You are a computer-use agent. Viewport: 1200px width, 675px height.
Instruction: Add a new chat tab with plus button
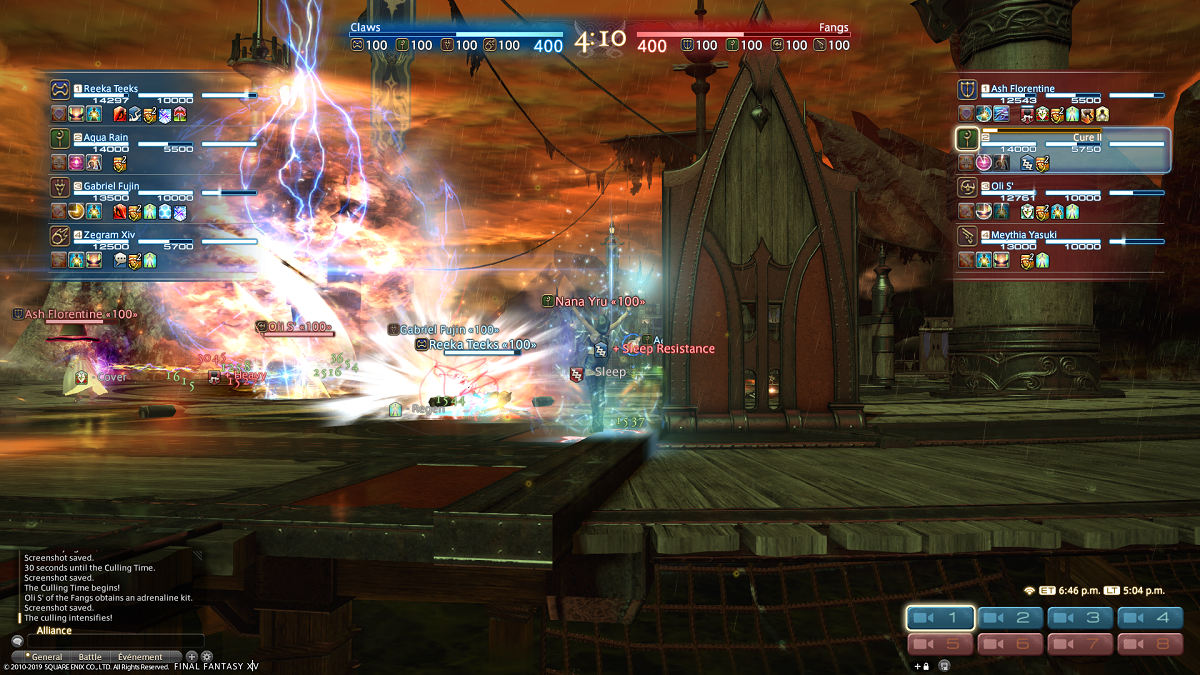(191, 657)
